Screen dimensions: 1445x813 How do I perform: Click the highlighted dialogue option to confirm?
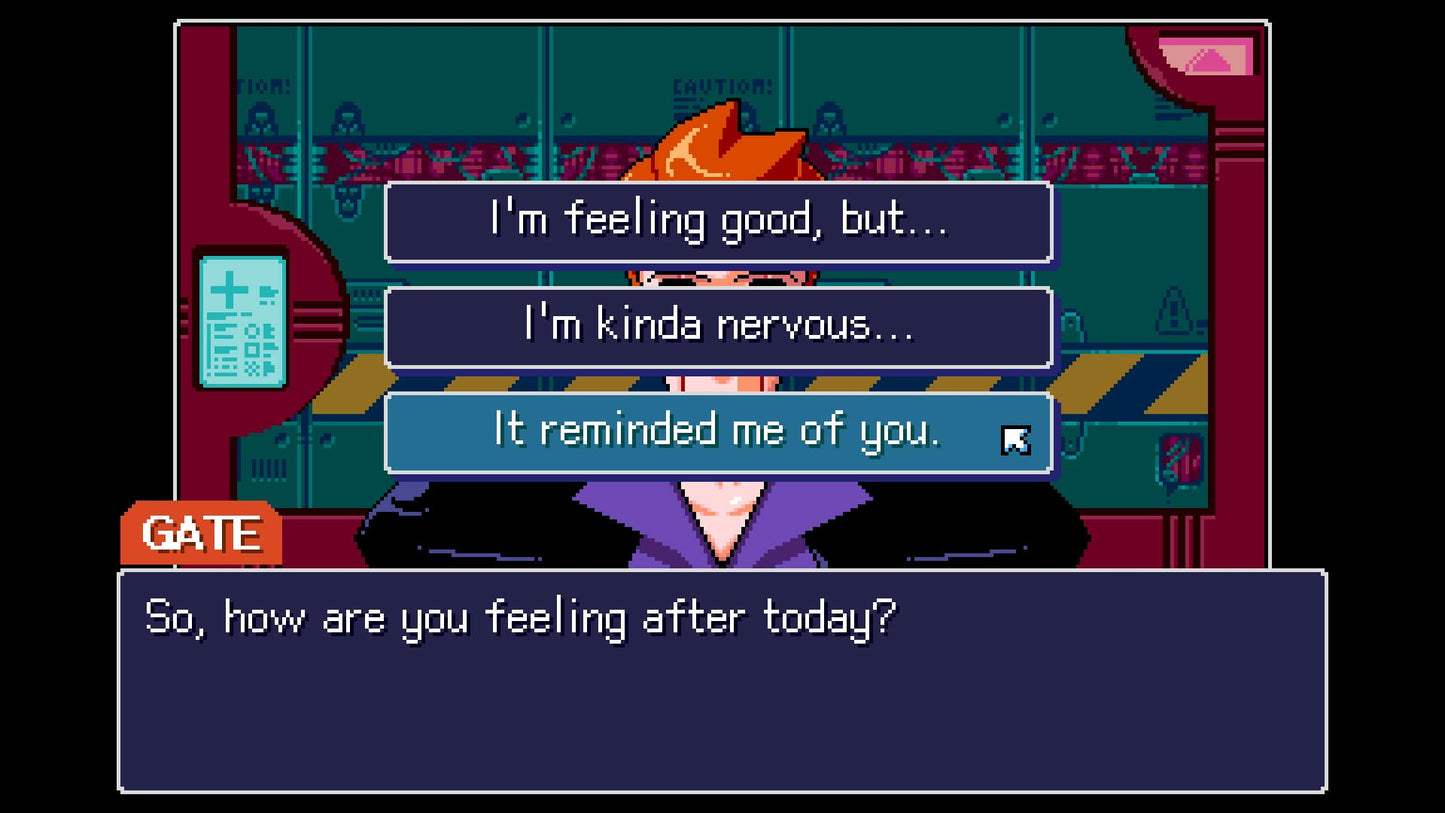point(718,431)
